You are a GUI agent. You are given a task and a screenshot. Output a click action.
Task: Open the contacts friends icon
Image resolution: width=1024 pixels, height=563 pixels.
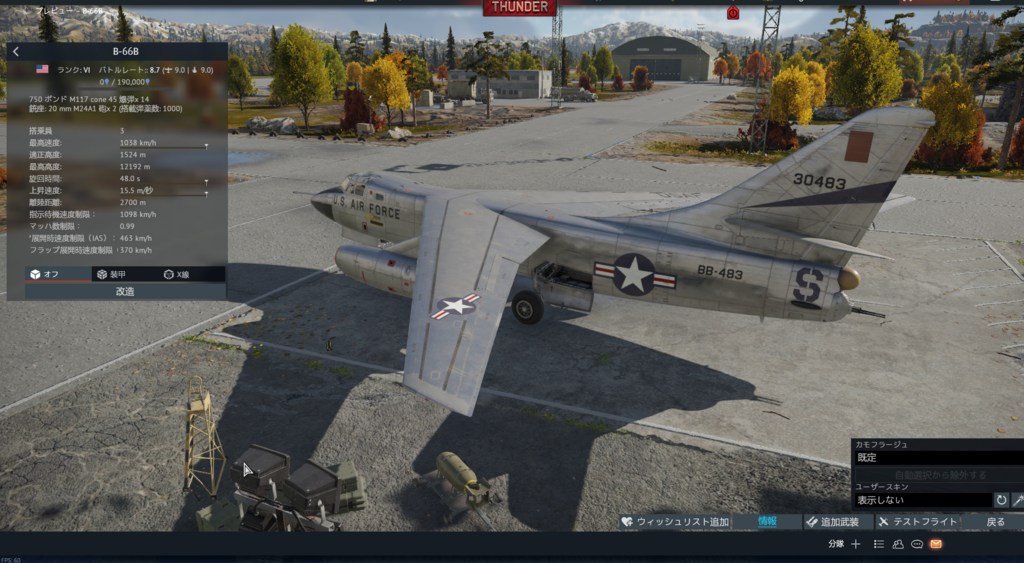tap(898, 544)
